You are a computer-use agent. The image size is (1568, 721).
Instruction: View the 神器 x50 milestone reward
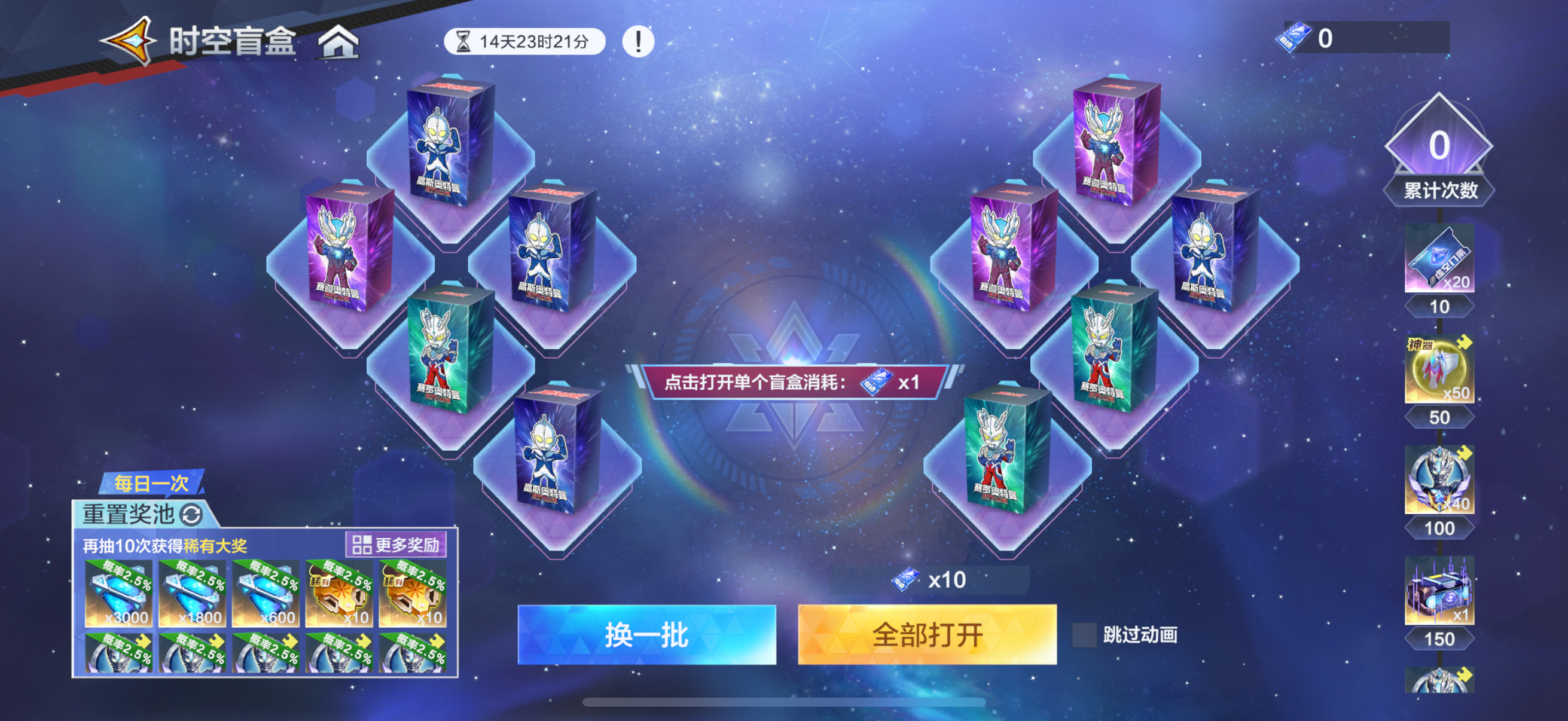[x=1439, y=369]
